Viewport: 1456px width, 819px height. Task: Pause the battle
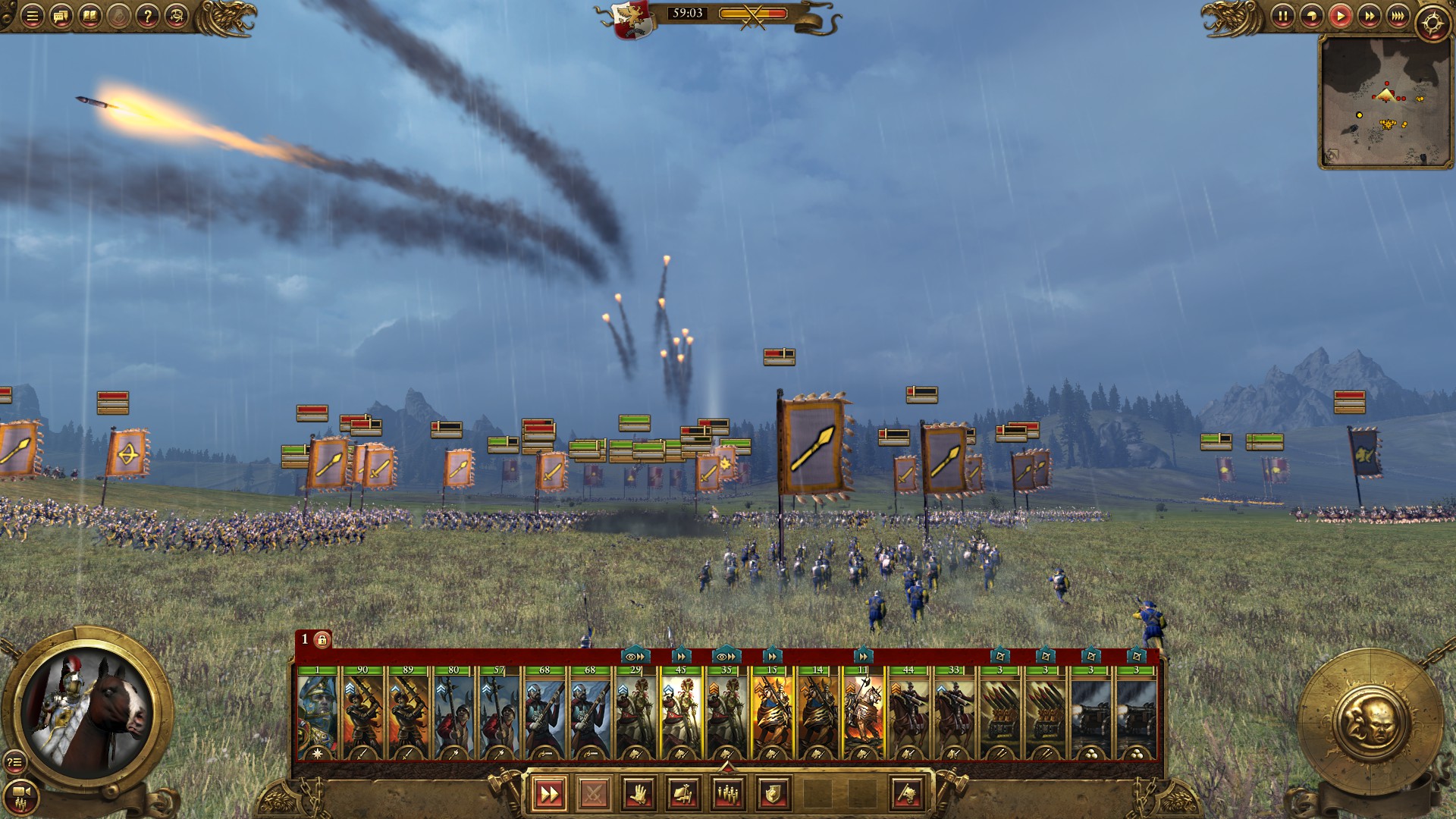pyautogui.click(x=1282, y=16)
